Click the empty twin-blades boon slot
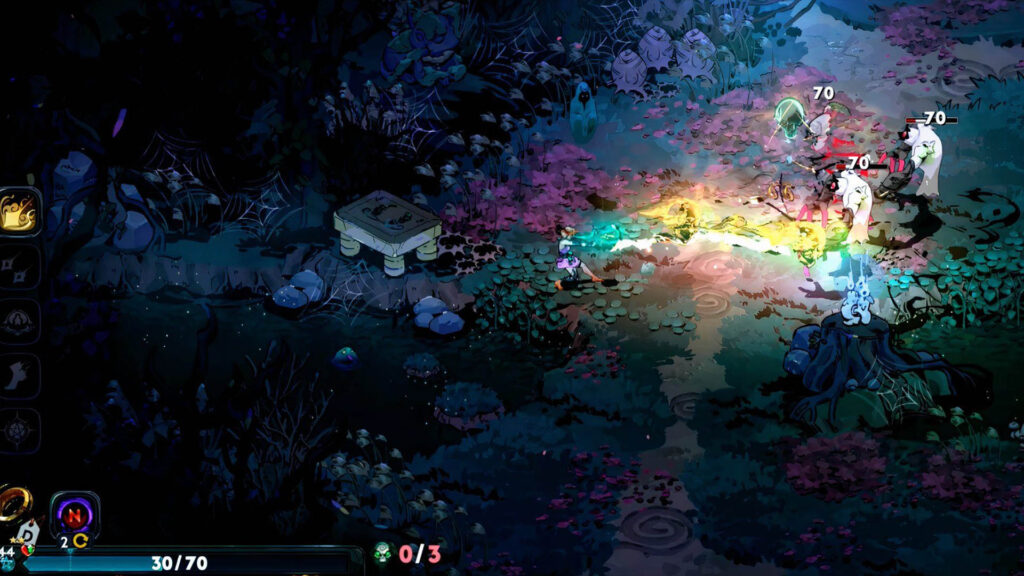The width and height of the screenshot is (1024, 576). (x=20, y=267)
